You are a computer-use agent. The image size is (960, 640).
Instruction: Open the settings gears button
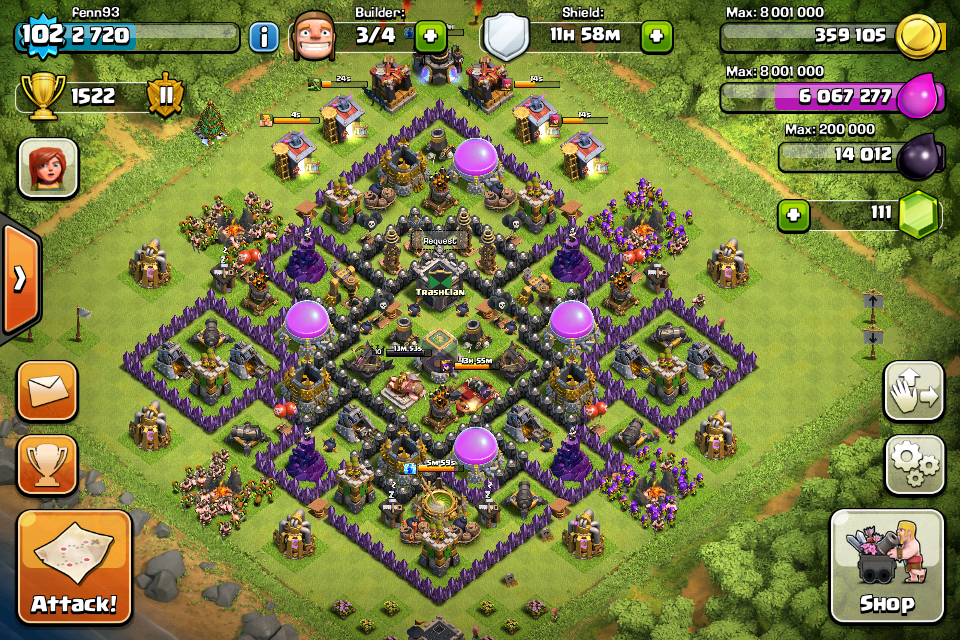coord(914,464)
